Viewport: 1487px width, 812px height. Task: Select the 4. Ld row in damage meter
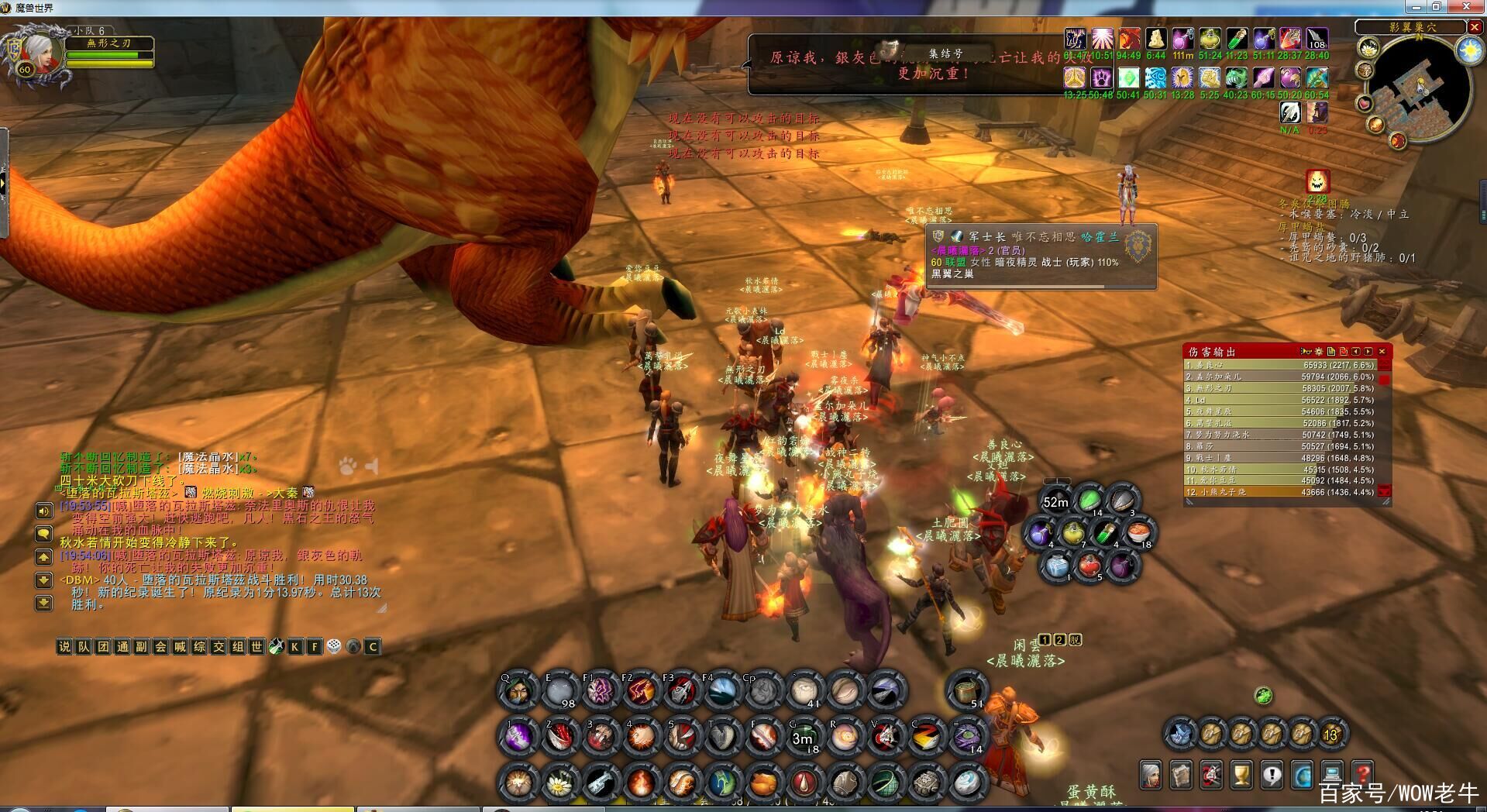(x=1279, y=400)
